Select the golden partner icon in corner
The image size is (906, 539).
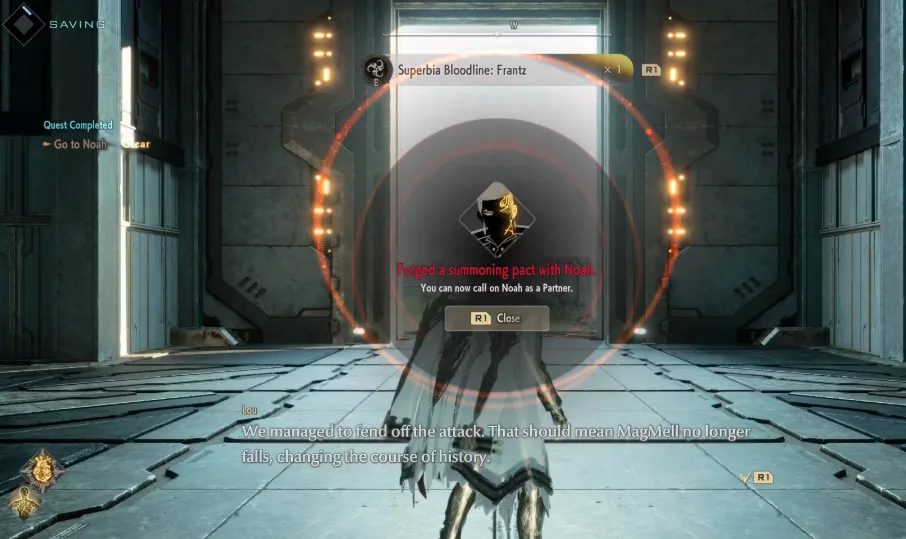pos(43,468)
